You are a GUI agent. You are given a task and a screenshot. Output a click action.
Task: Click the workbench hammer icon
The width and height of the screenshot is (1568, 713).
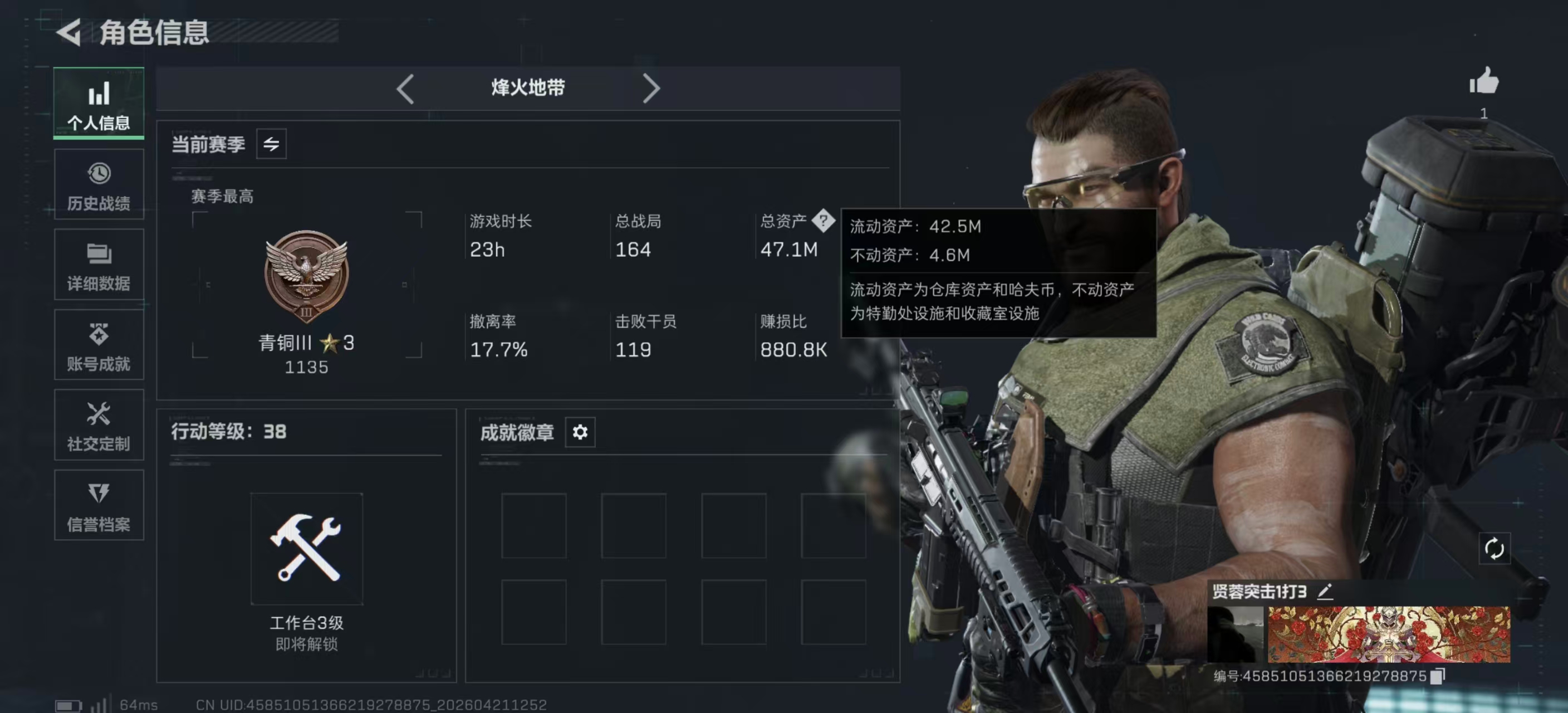click(306, 548)
